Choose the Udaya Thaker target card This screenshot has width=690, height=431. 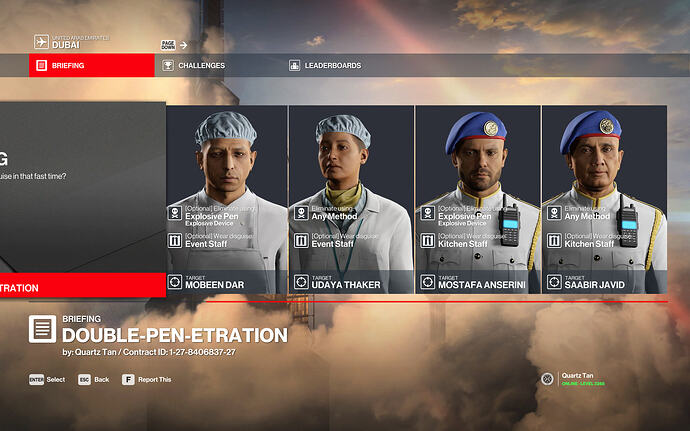pyautogui.click(x=351, y=199)
